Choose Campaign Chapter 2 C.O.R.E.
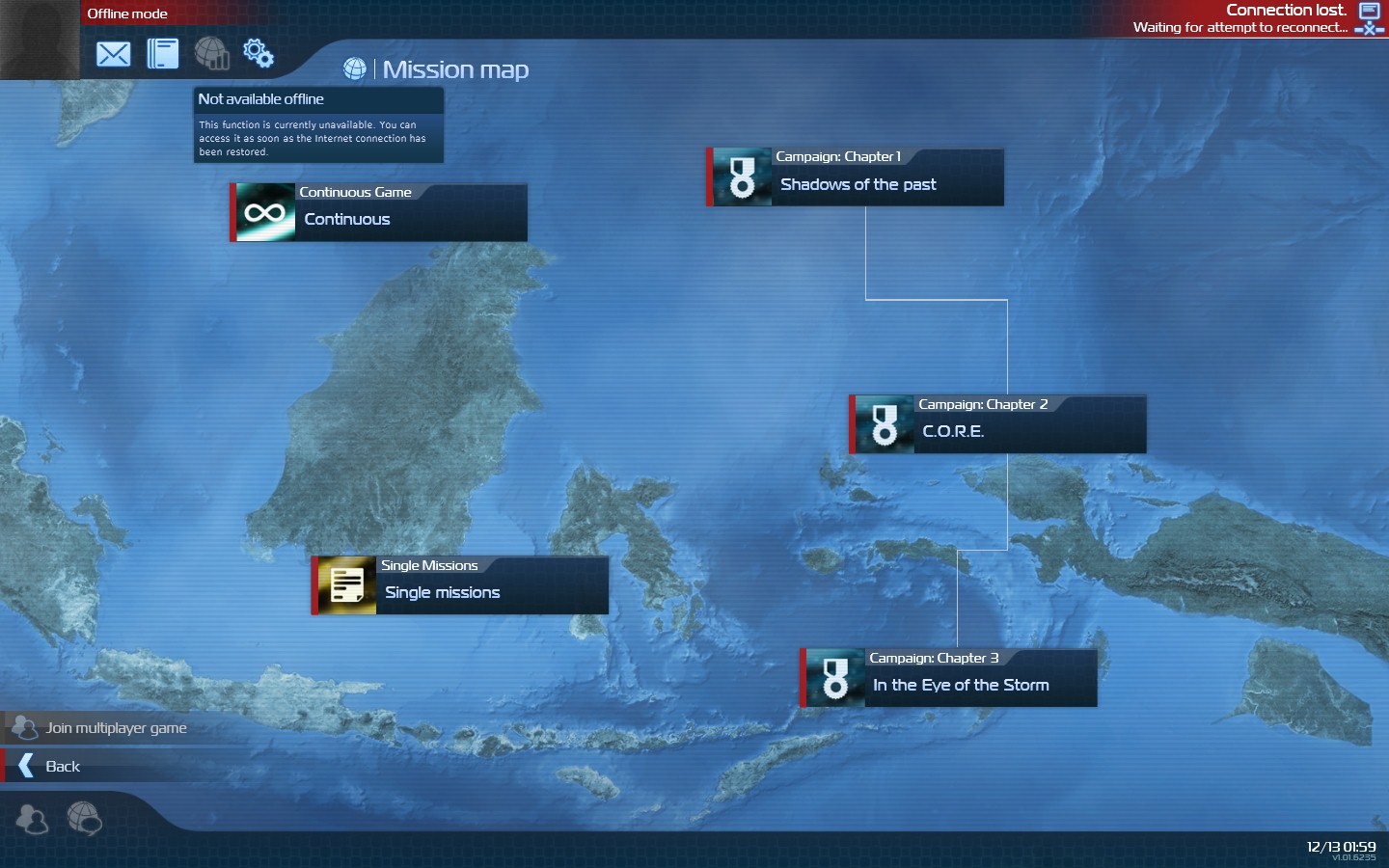Image resolution: width=1389 pixels, height=868 pixels. [998, 424]
